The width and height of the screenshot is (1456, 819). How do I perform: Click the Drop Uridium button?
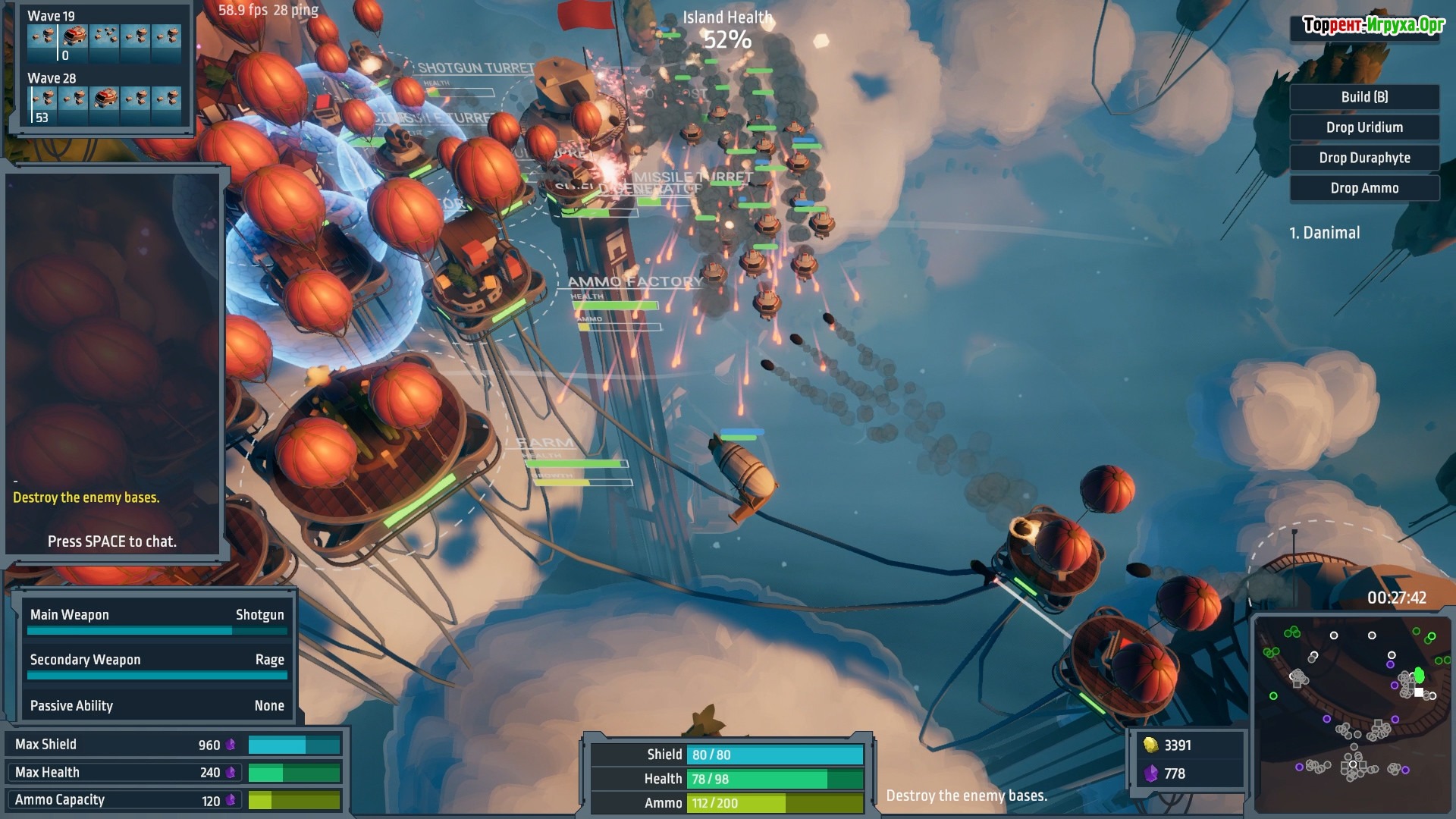(1363, 127)
